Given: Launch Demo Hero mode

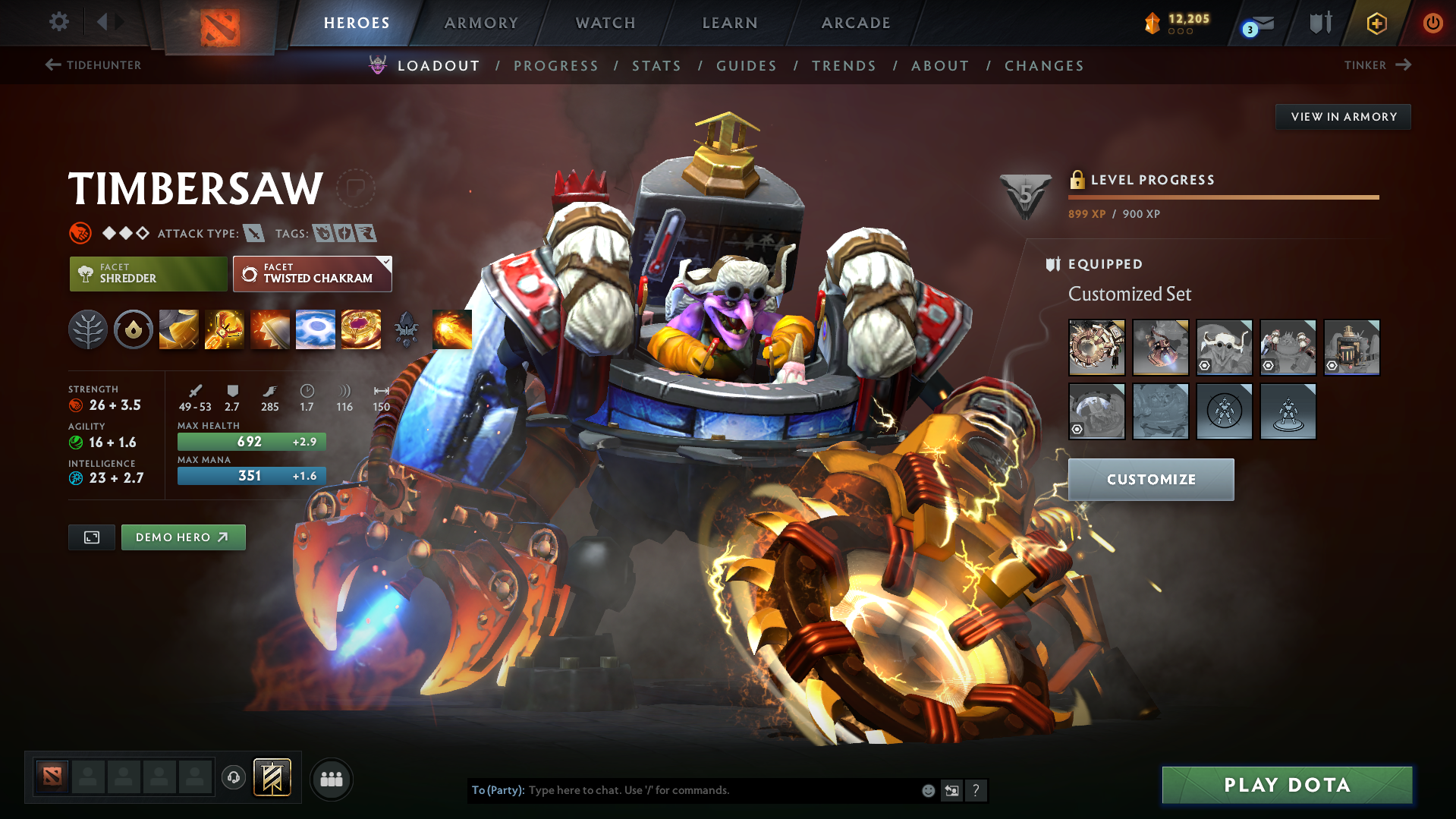Looking at the screenshot, I should 183,537.
